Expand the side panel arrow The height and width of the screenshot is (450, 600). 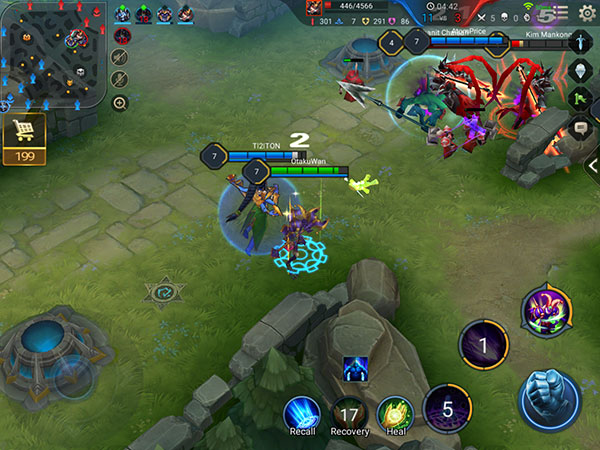[x=593, y=165]
